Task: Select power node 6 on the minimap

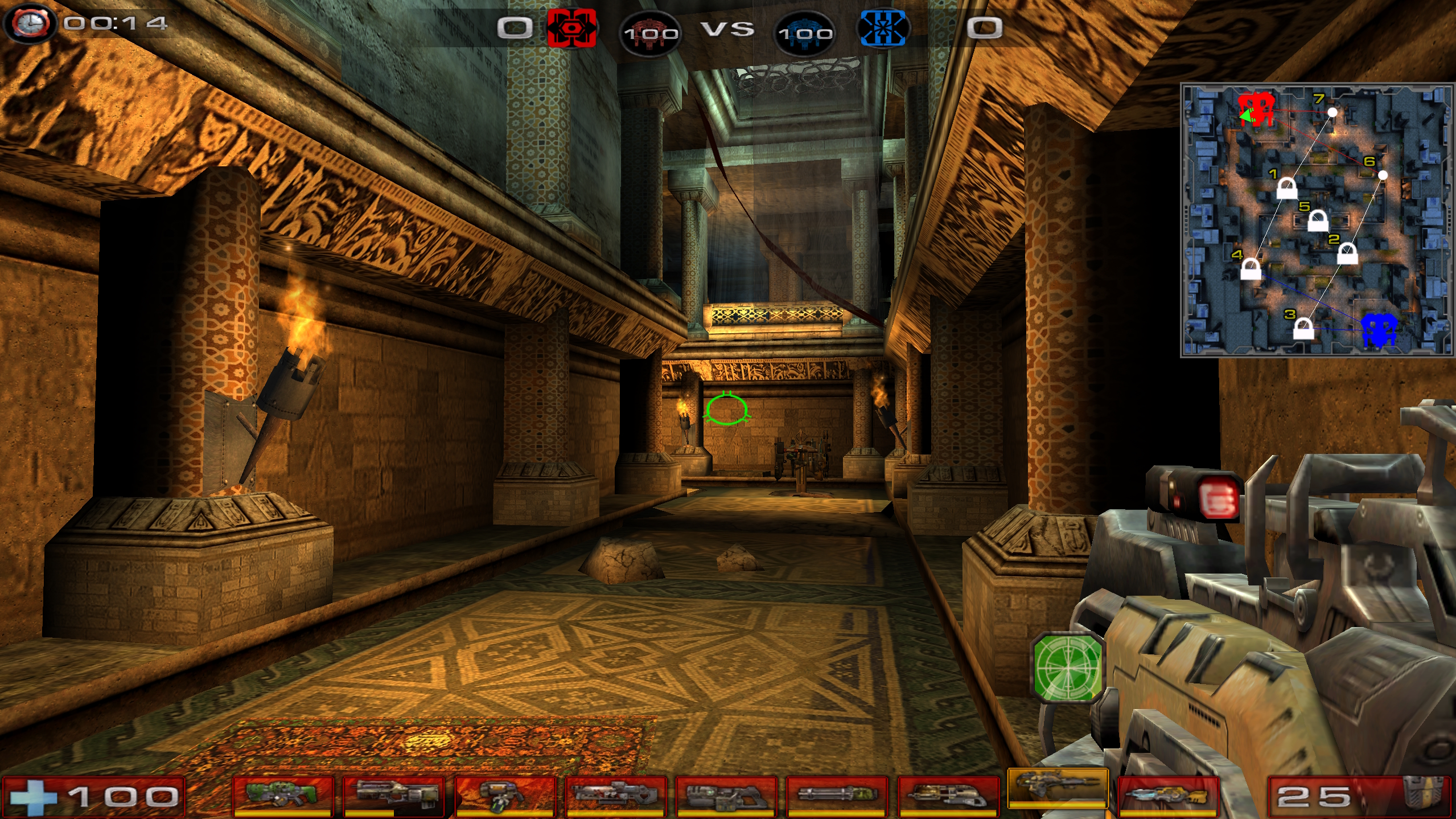Action: [x=1383, y=175]
